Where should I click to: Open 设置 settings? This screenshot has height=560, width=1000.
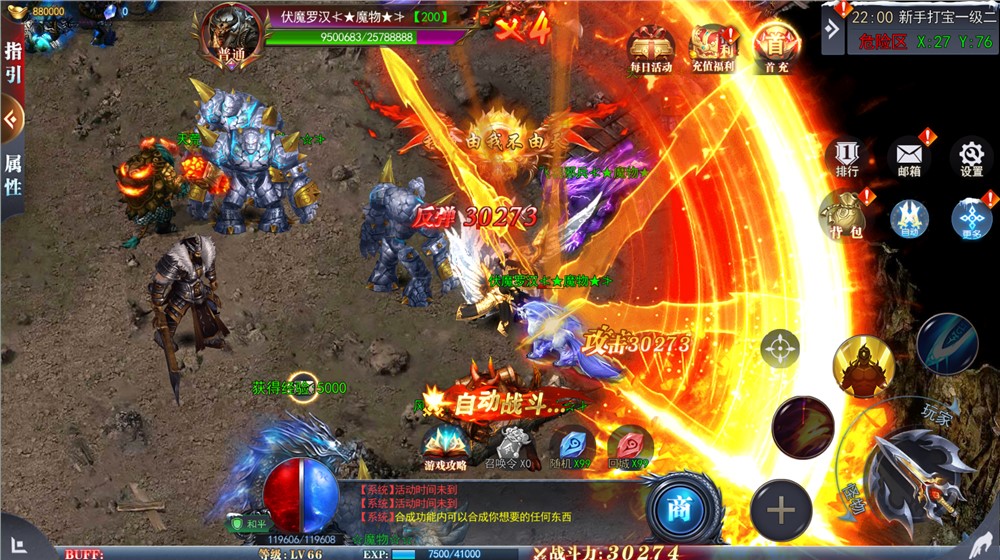(971, 160)
